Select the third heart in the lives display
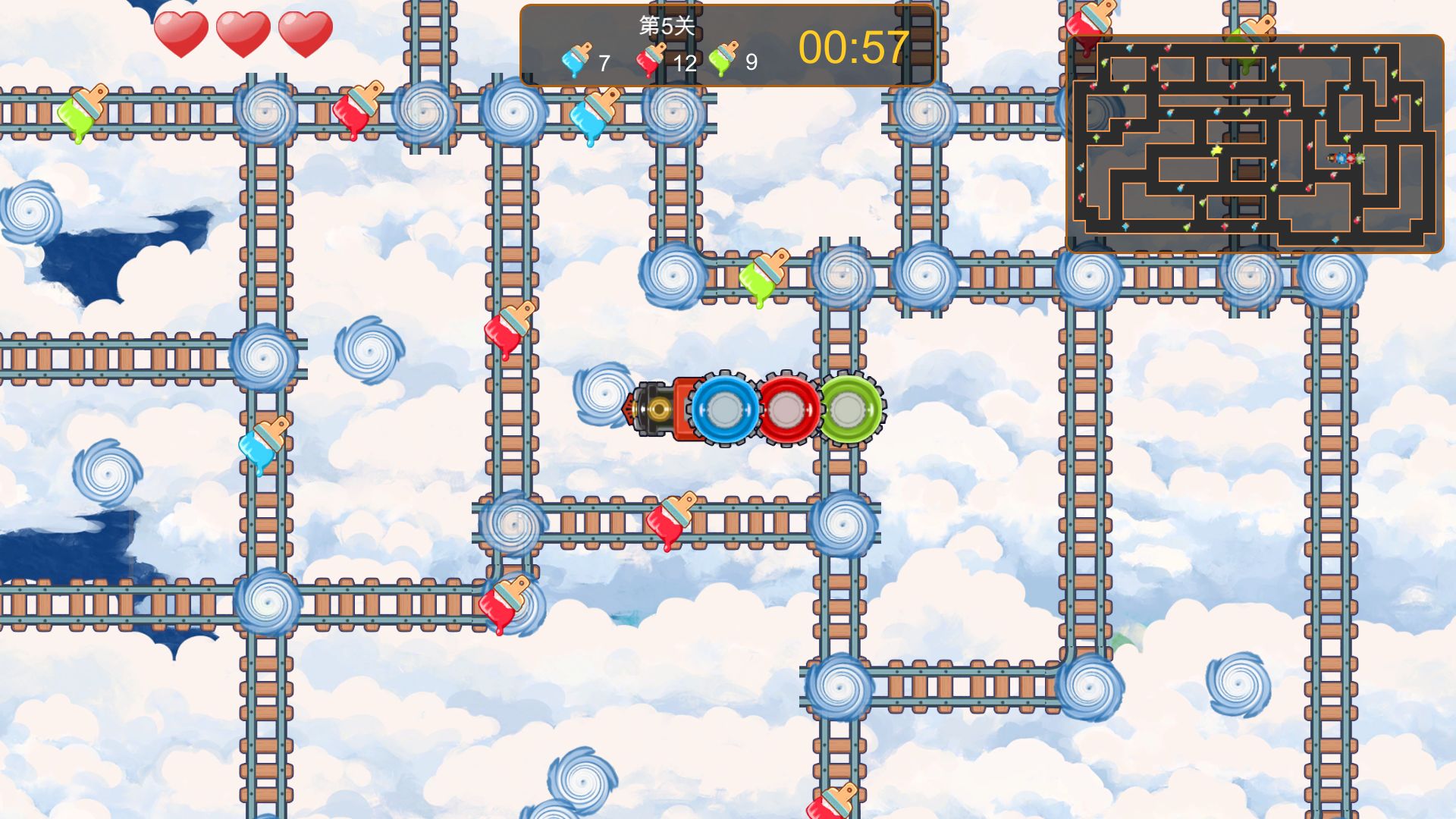 coord(307,34)
